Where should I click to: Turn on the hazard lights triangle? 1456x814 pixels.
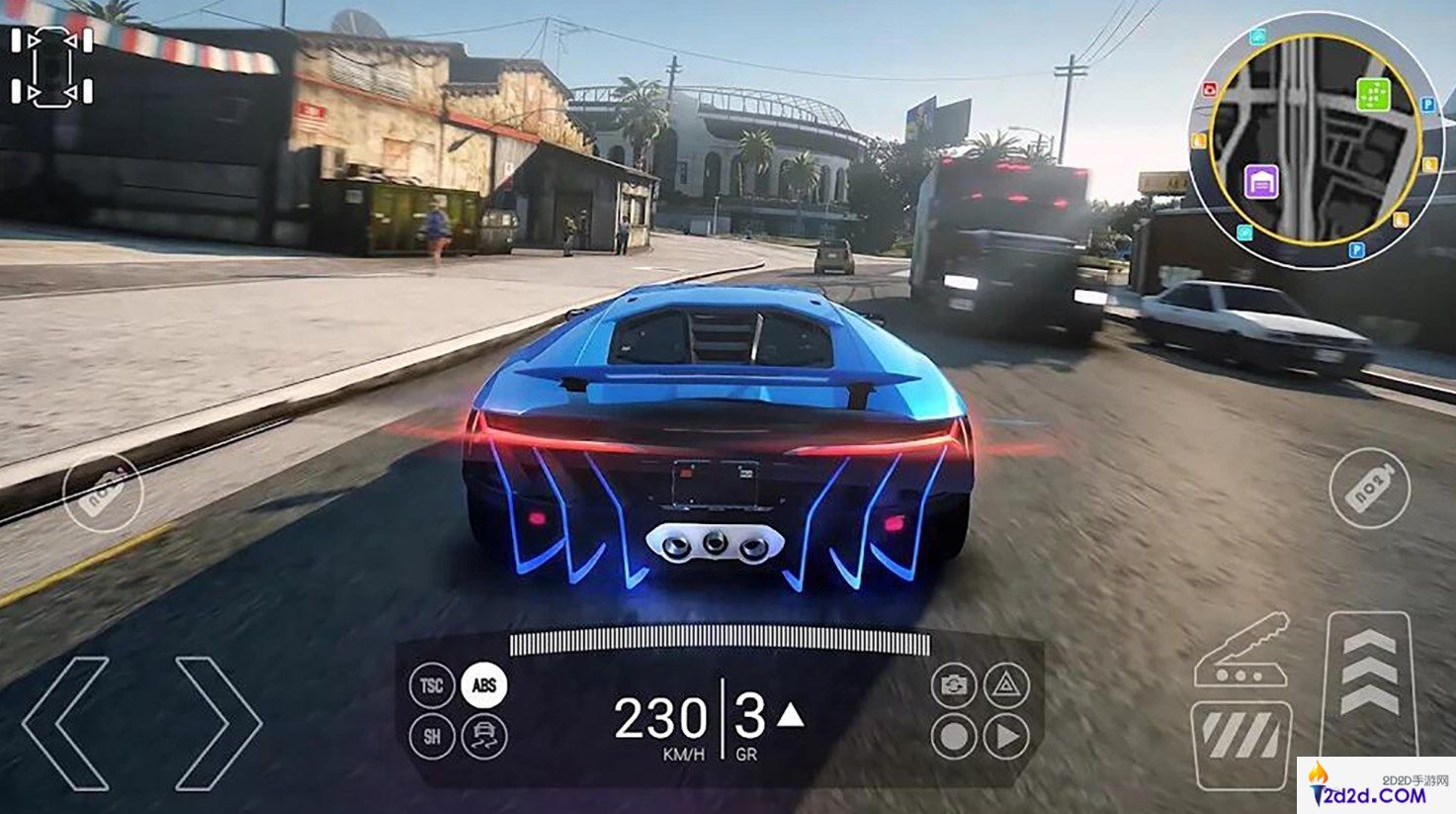[1006, 684]
